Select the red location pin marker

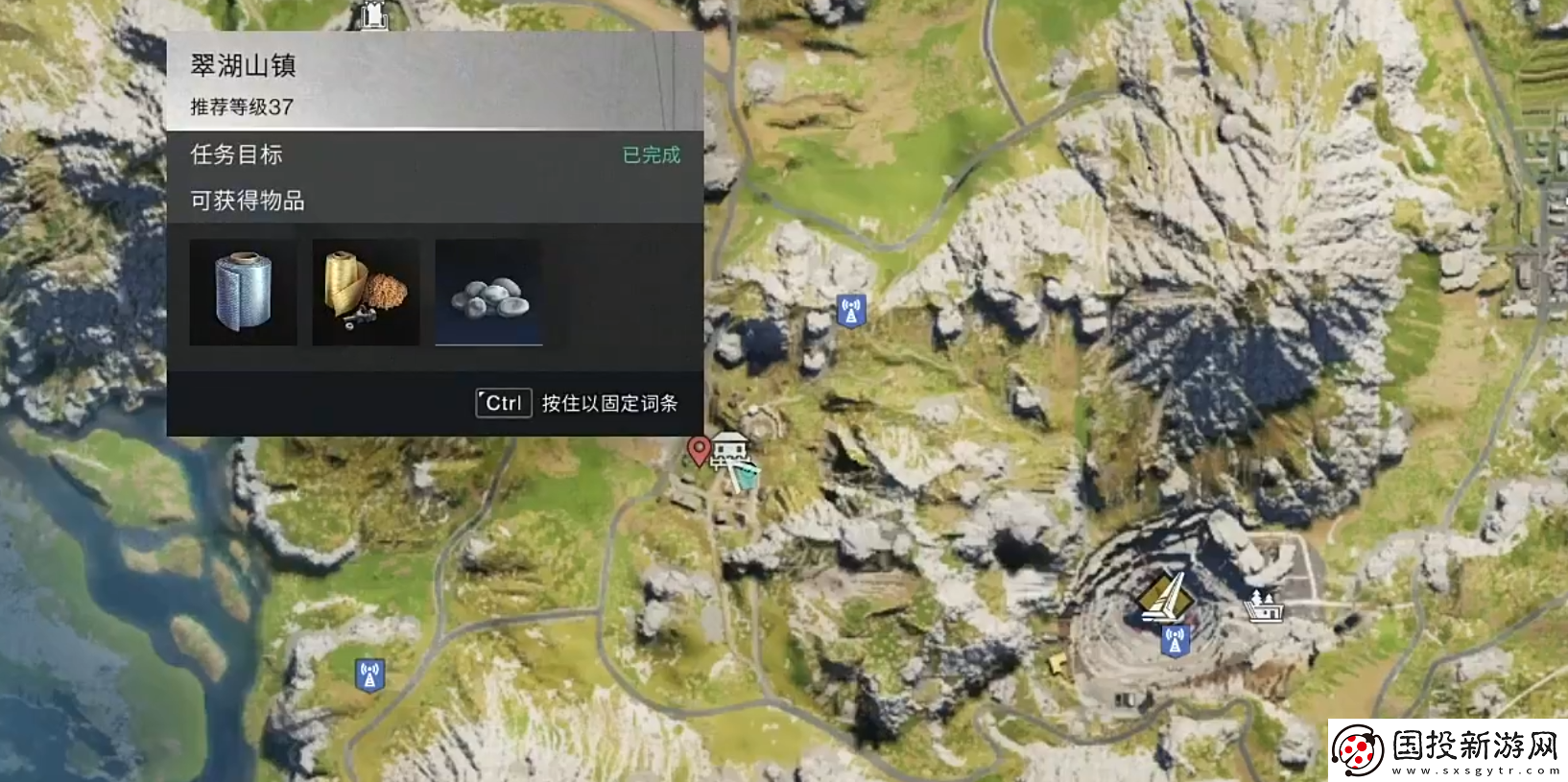tap(699, 449)
